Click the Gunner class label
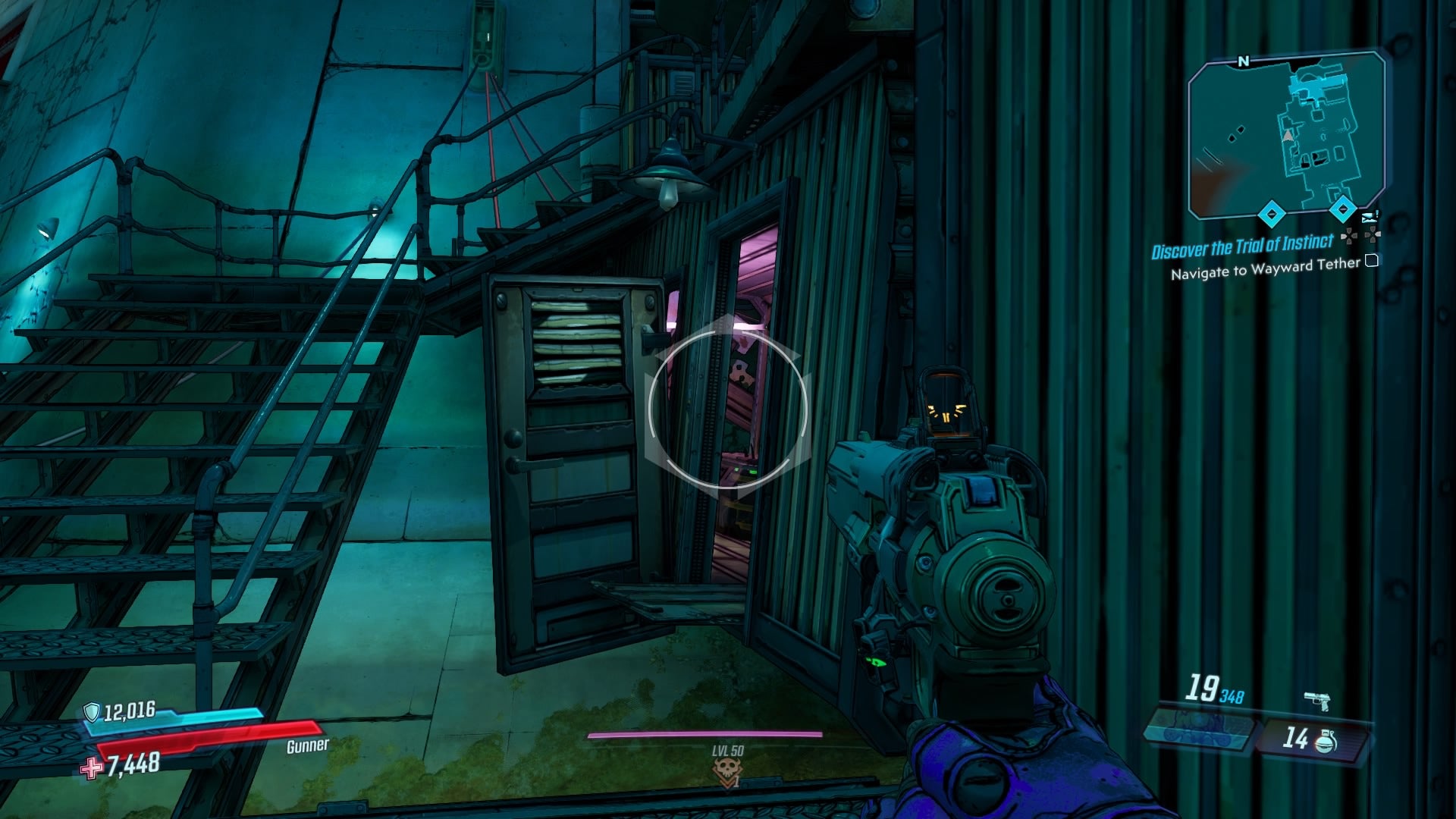1456x819 pixels. pyautogui.click(x=306, y=745)
